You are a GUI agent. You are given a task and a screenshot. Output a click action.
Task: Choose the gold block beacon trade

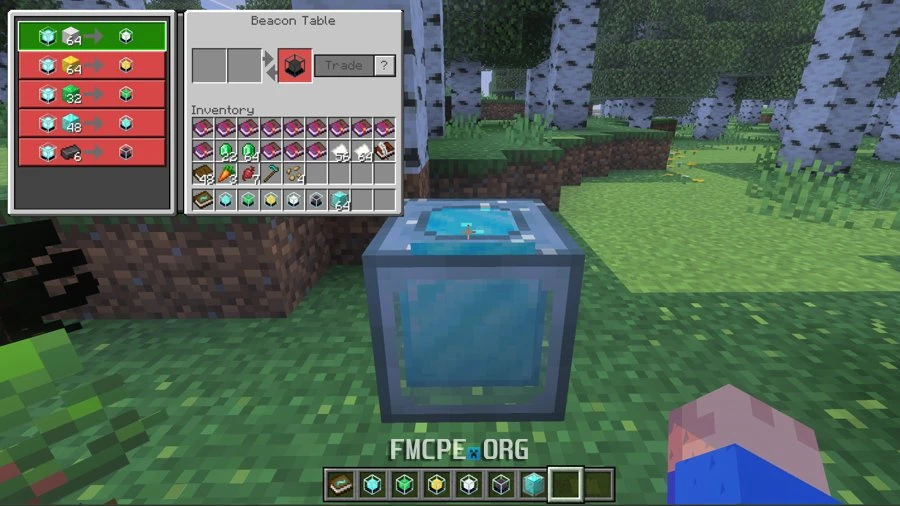(x=92, y=65)
